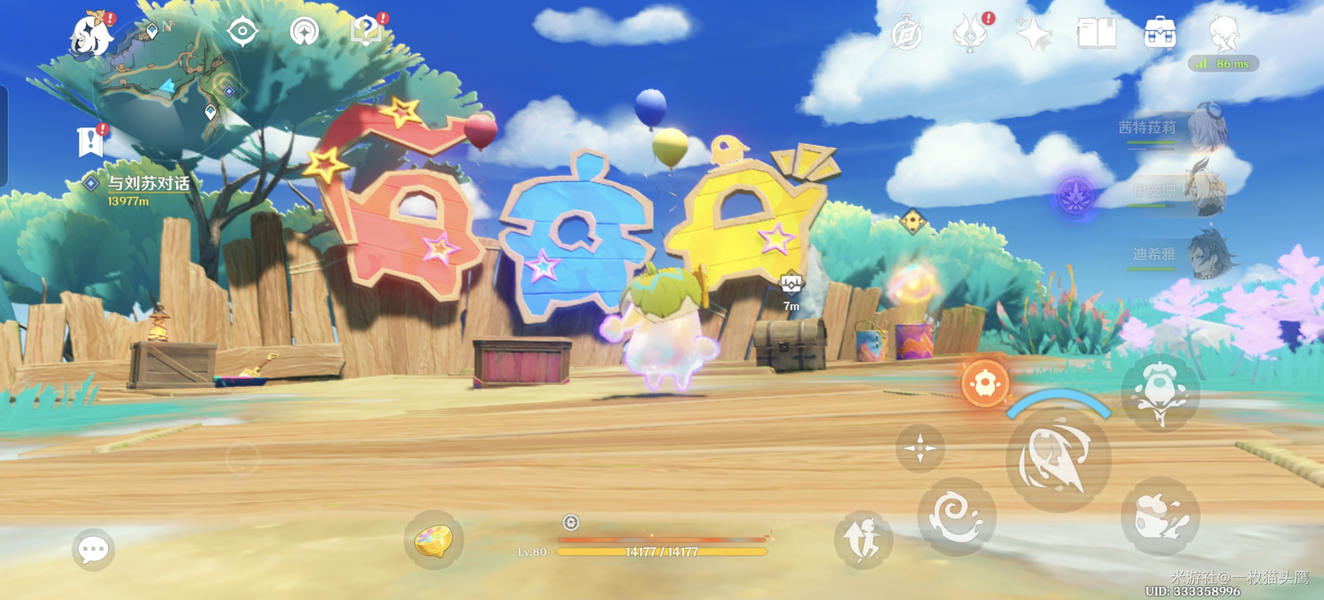Tap the orange creature icon button
The height and width of the screenshot is (600, 1324).
coord(984,383)
